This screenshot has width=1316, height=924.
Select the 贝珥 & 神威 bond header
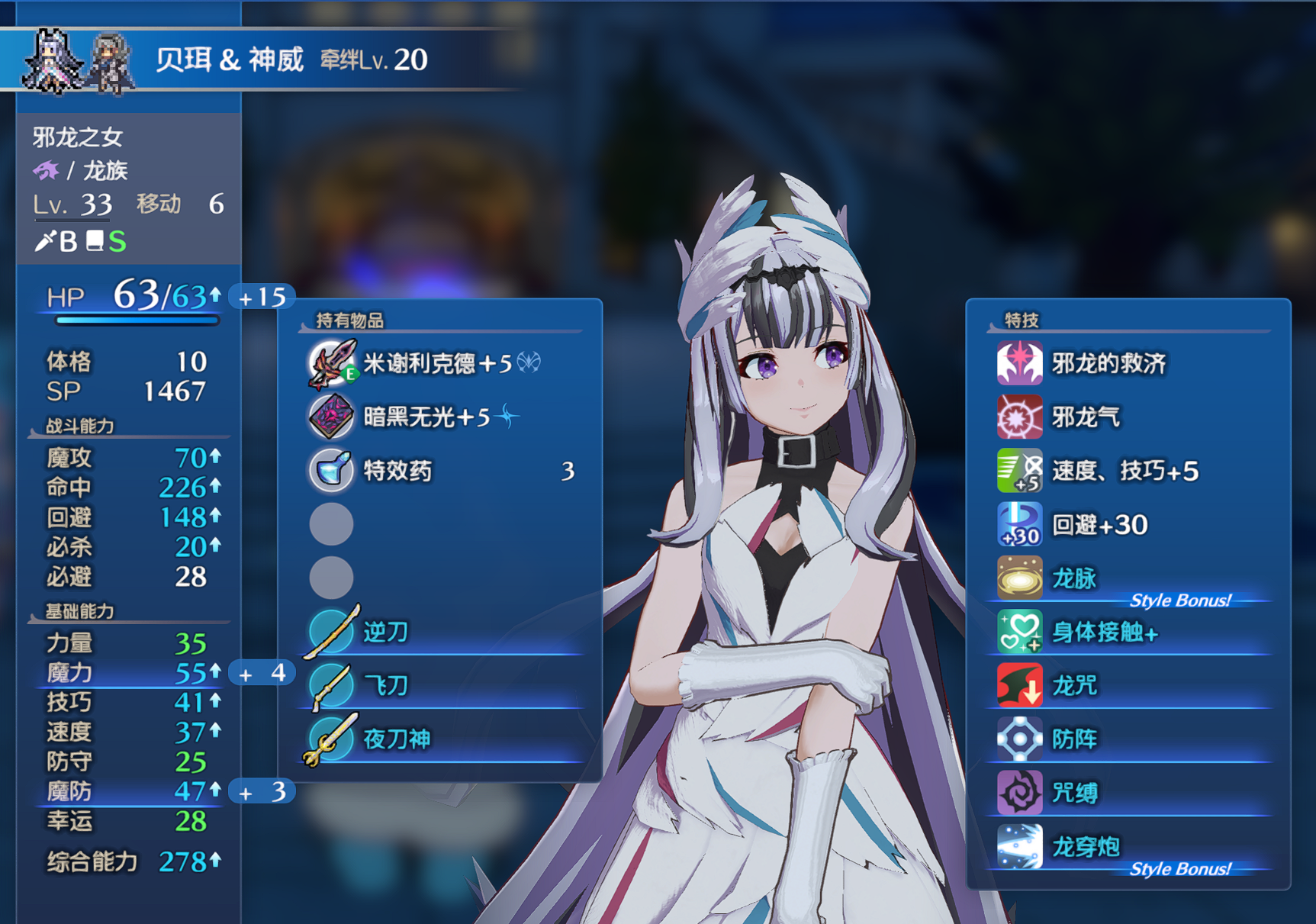click(229, 60)
